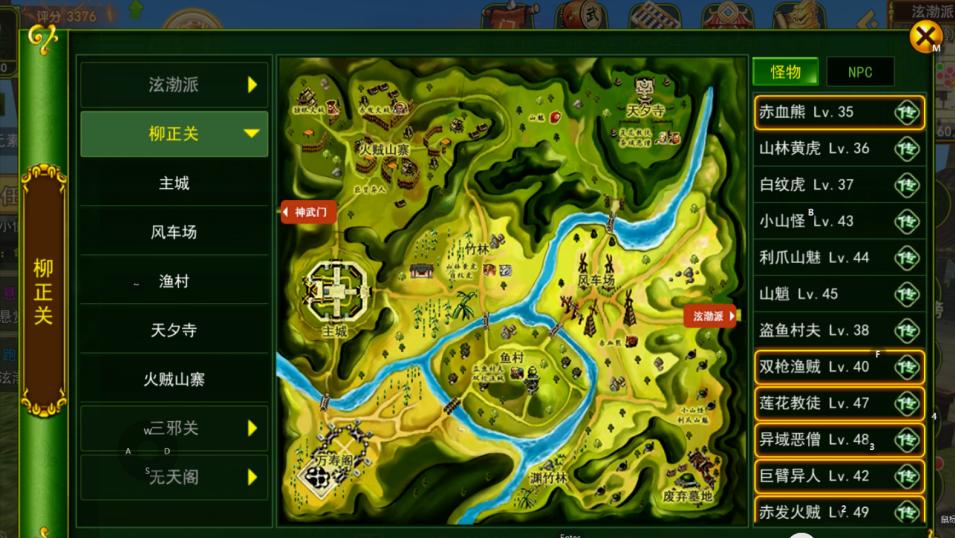The image size is (955, 538).
Task: Close the map window
Action: coord(925,38)
